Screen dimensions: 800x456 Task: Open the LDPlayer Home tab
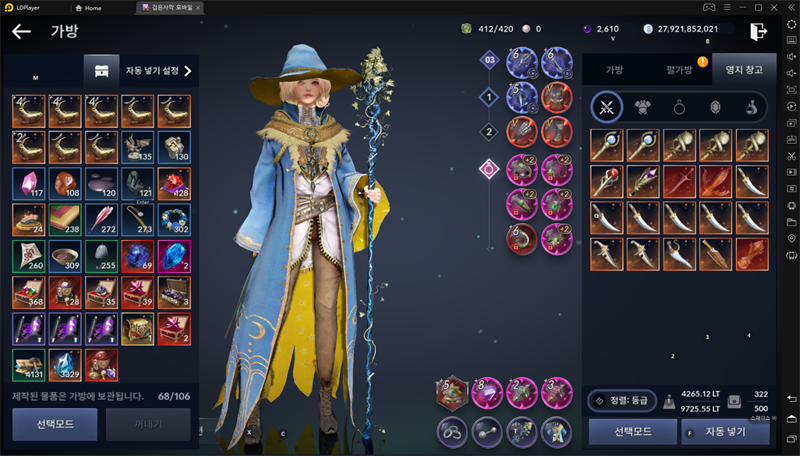coord(89,7)
